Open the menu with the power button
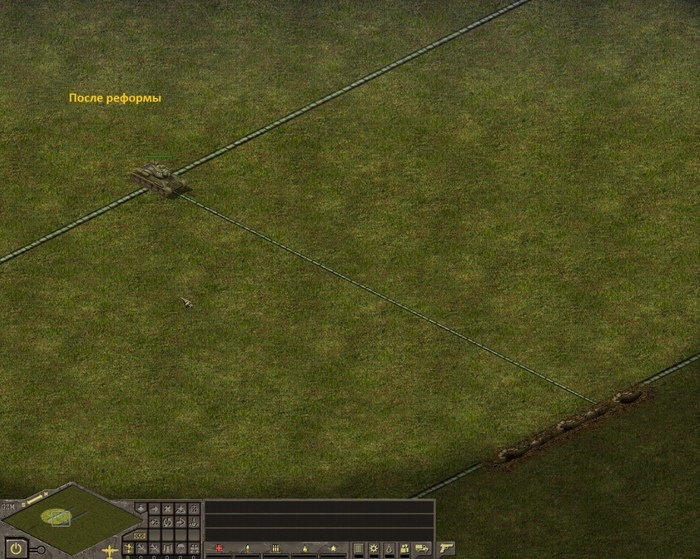Image resolution: width=700 pixels, height=559 pixels. point(18,549)
